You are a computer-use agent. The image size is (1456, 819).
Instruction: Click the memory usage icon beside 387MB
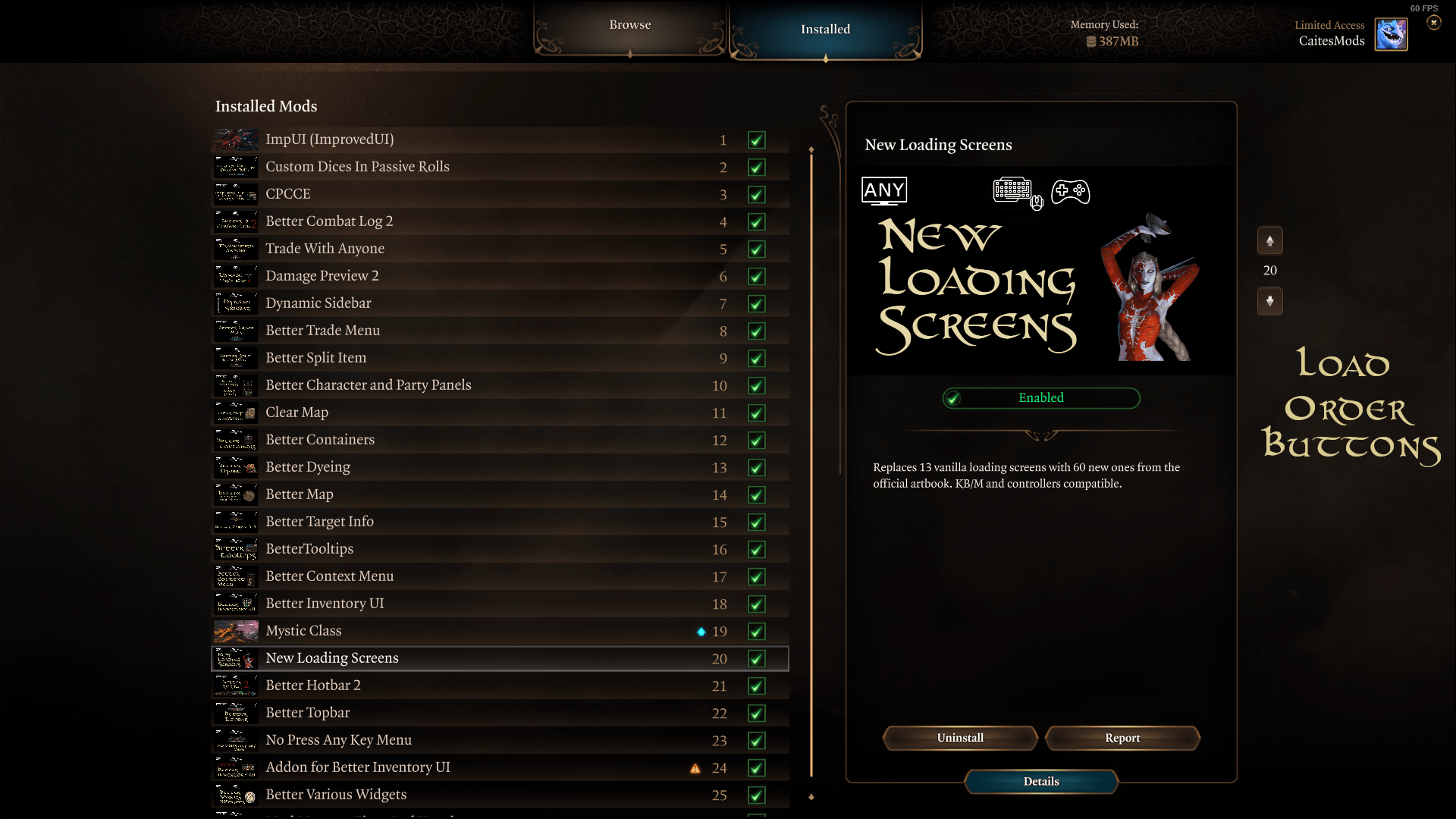click(x=1090, y=42)
